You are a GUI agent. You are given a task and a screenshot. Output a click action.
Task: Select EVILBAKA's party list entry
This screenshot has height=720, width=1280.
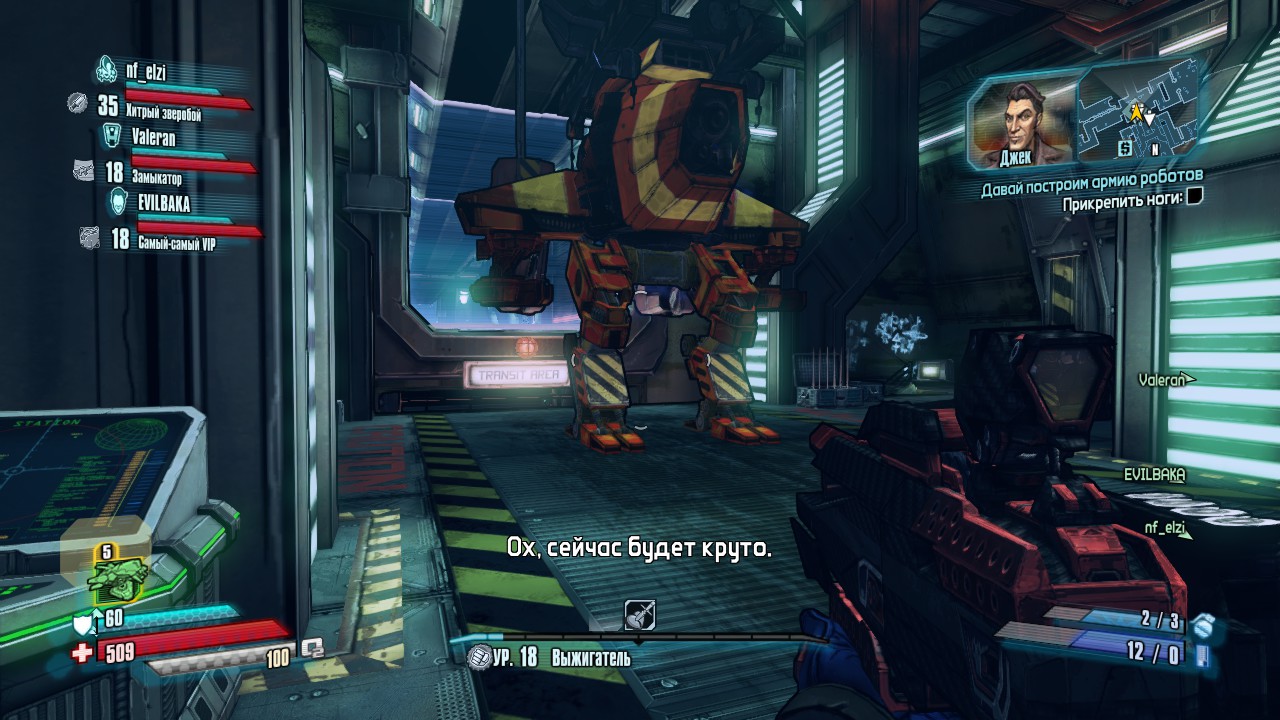click(162, 203)
